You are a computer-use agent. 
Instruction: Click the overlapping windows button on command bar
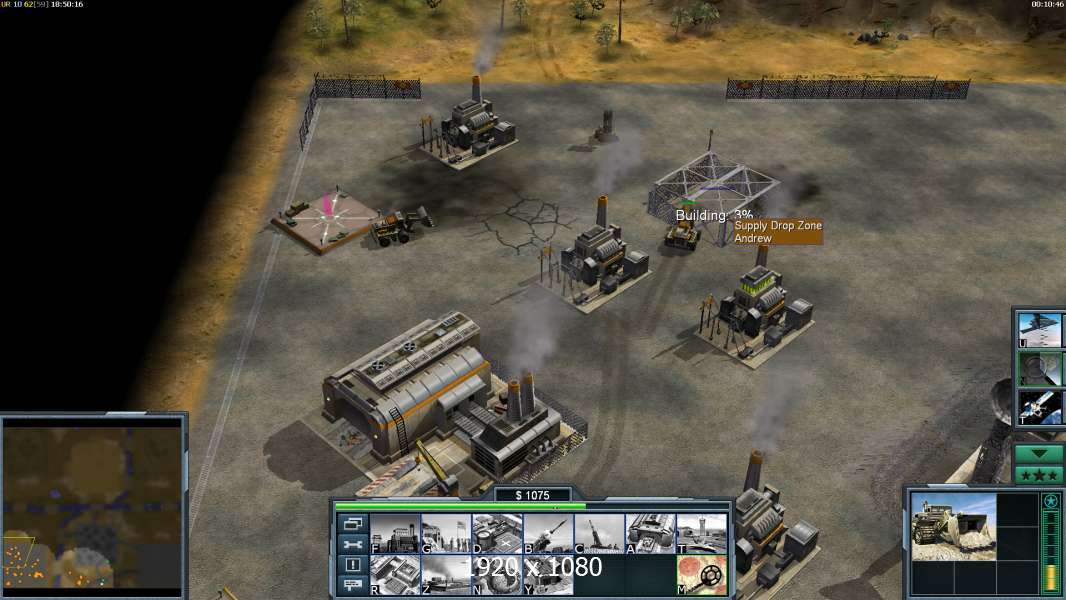[352, 524]
